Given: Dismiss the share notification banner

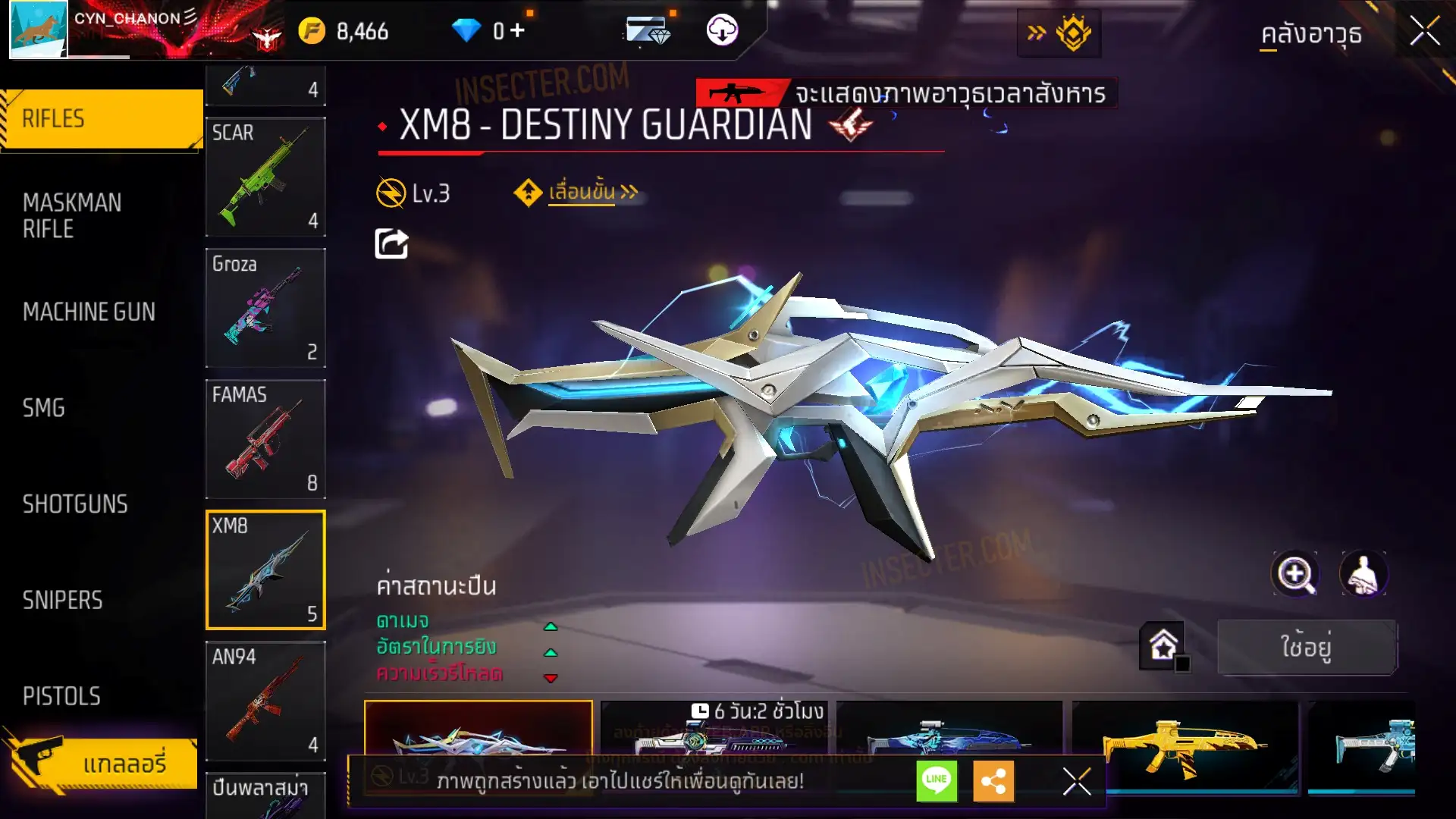Looking at the screenshot, I should [x=1076, y=781].
